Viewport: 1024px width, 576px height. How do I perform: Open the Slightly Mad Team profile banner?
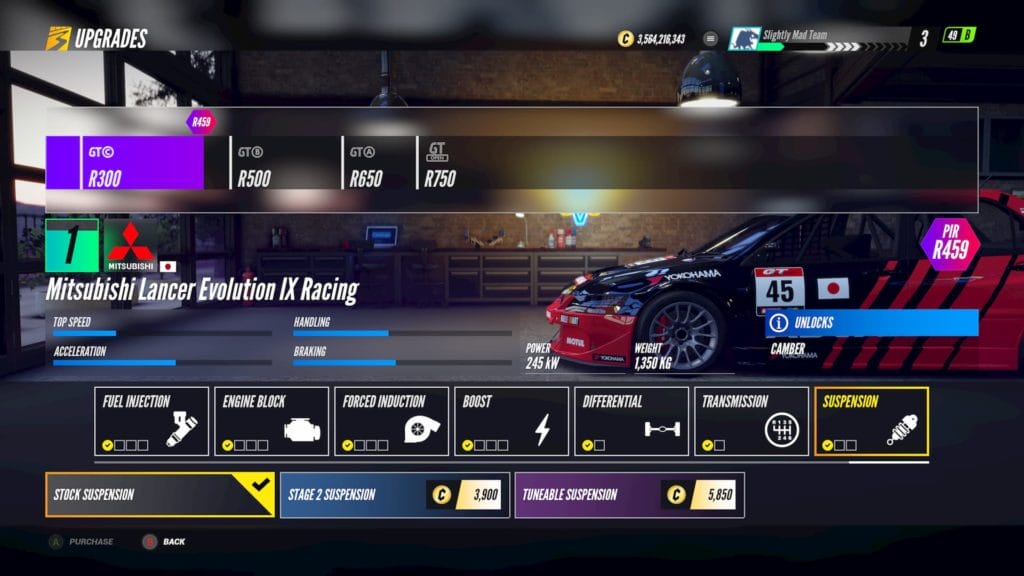(x=820, y=38)
